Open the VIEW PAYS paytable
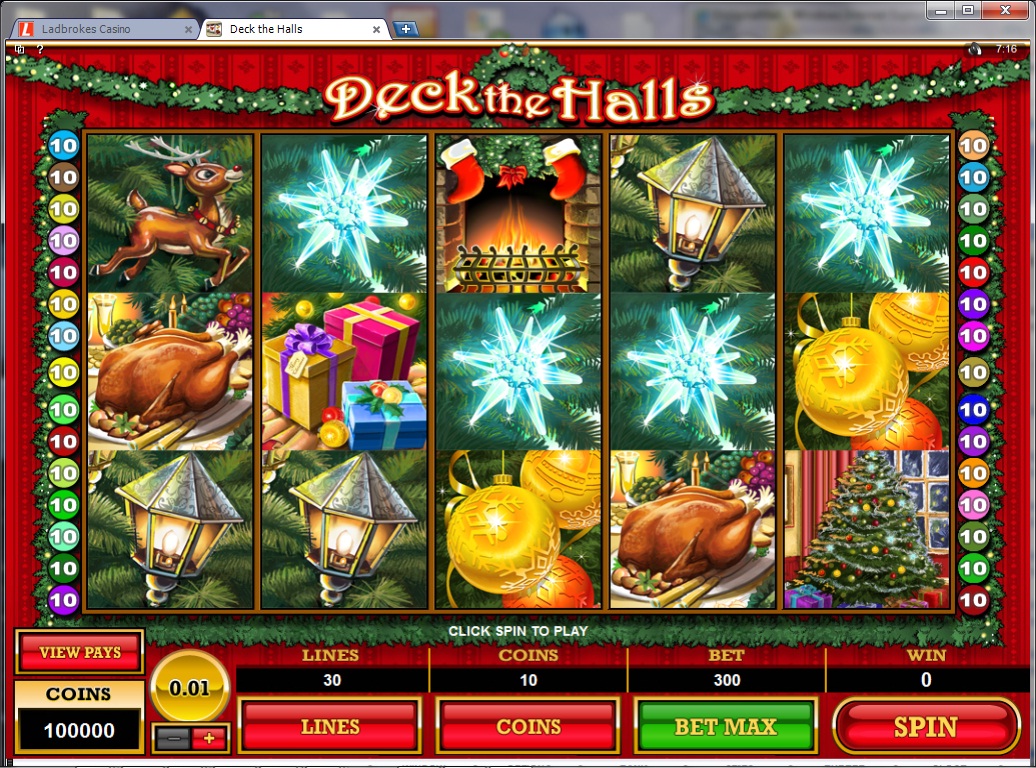 [80, 653]
